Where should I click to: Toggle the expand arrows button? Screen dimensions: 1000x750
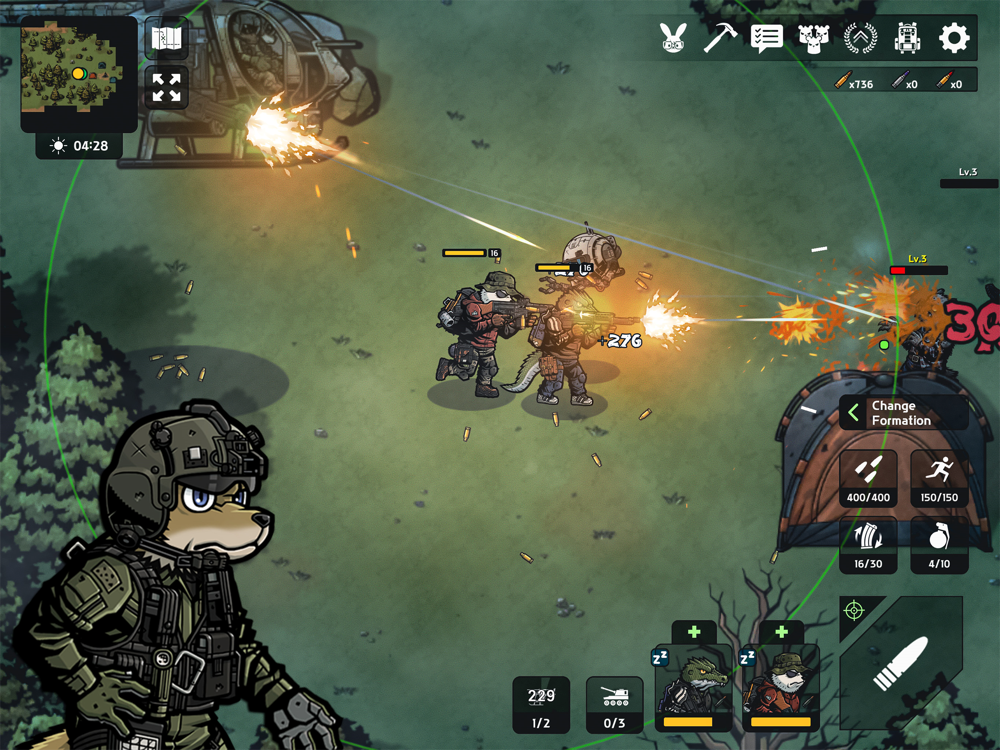(167, 87)
